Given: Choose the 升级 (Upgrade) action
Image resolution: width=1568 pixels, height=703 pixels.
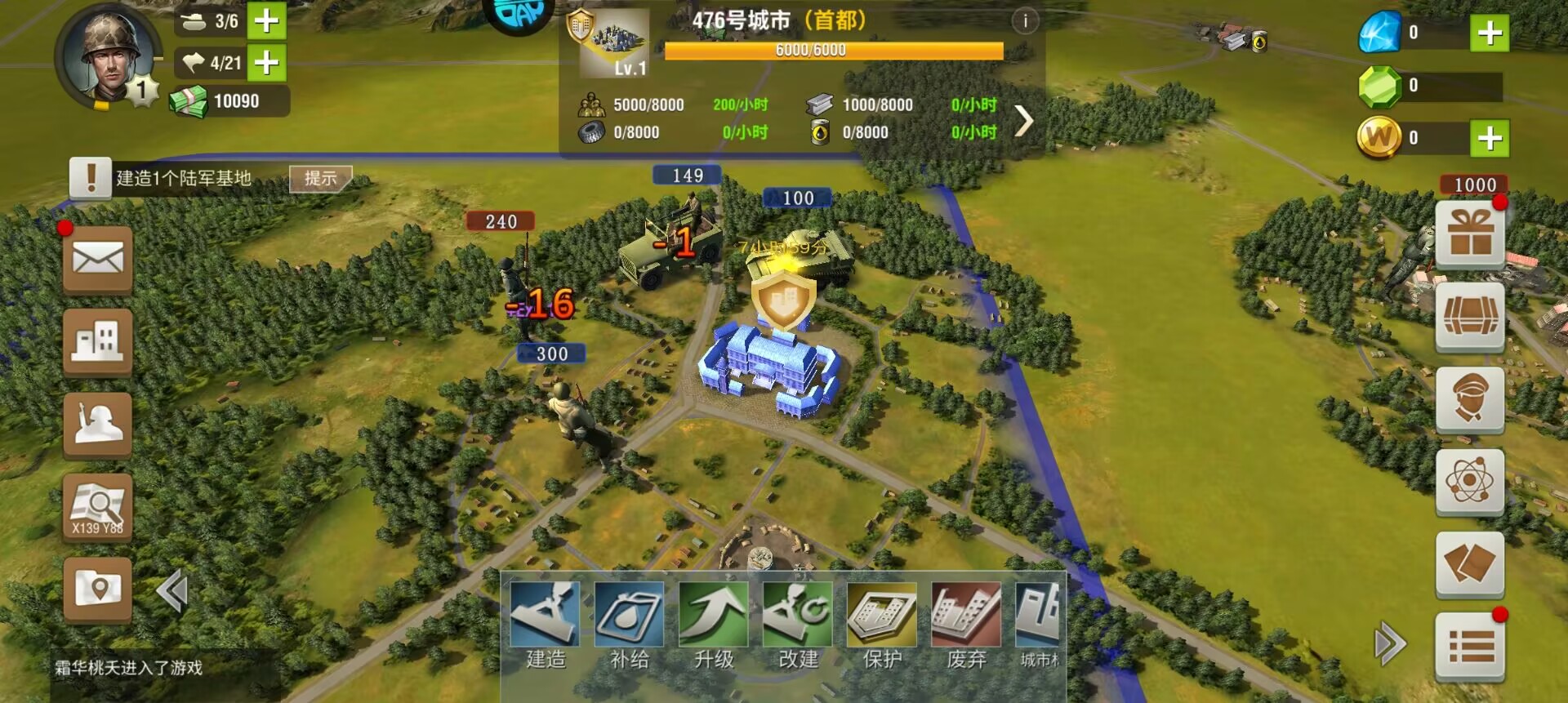Looking at the screenshot, I should click(x=713, y=625).
